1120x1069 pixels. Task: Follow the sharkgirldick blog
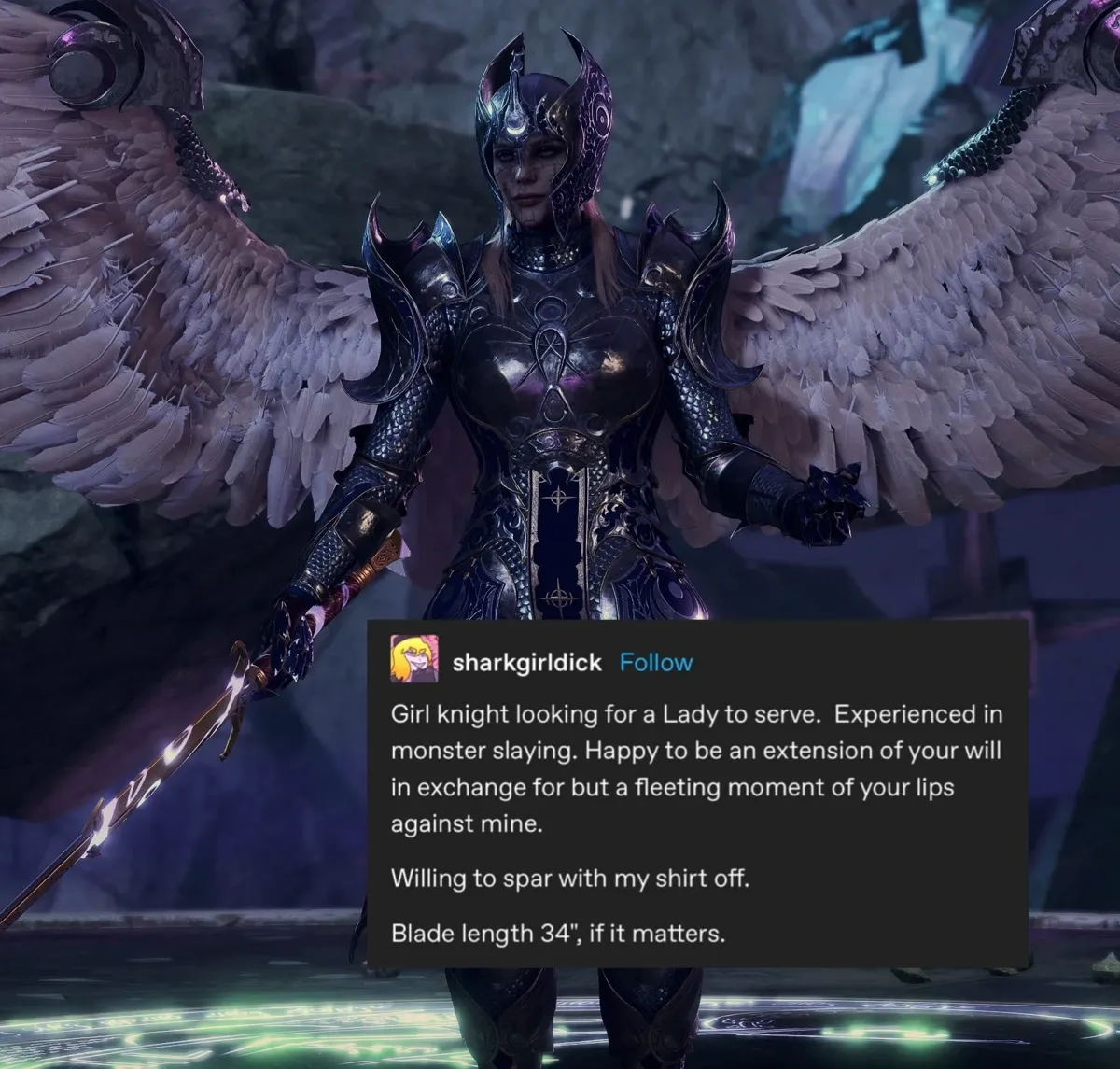(656, 663)
